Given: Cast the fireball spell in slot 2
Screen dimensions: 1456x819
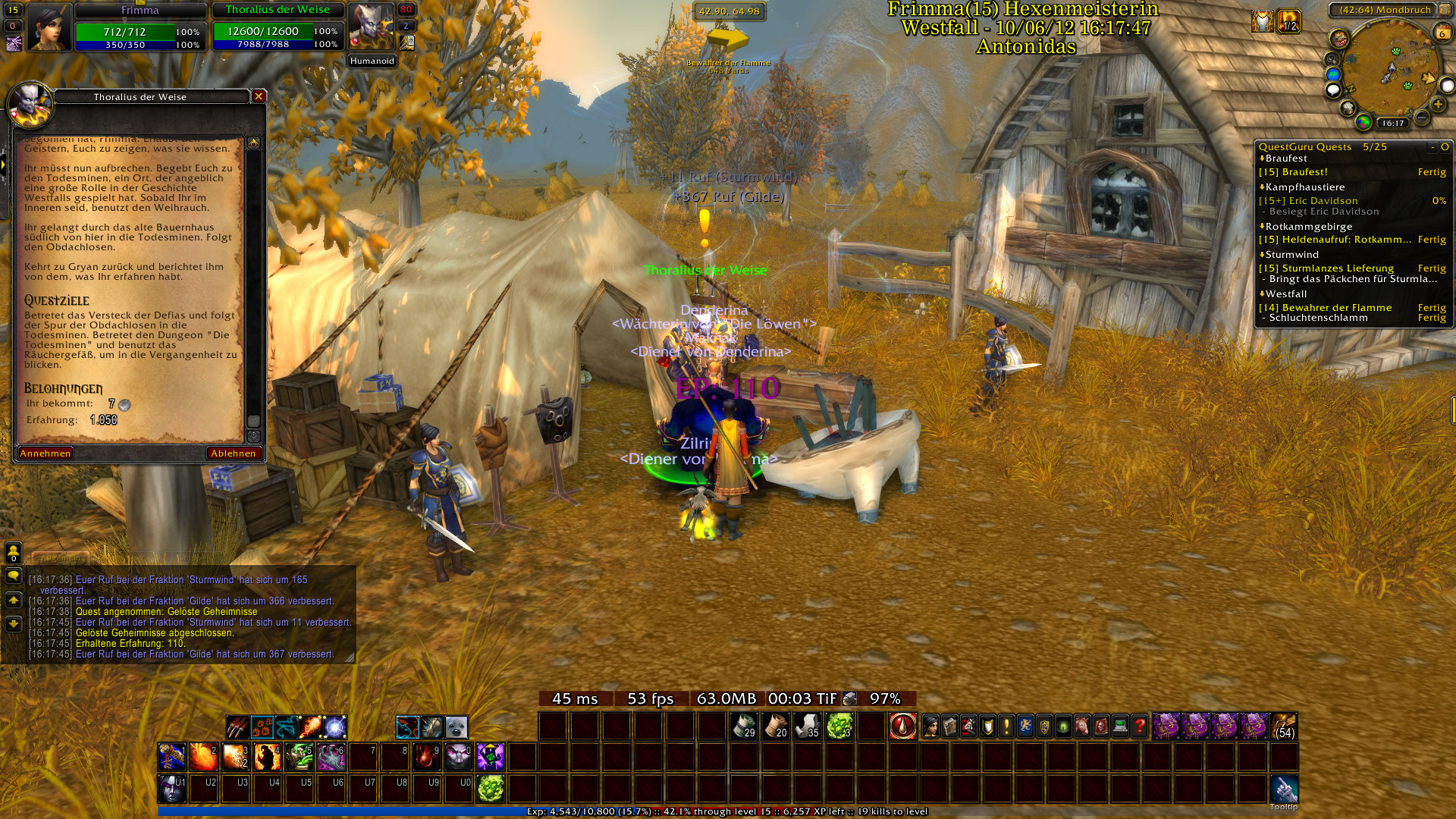Looking at the screenshot, I should pyautogui.click(x=203, y=757).
